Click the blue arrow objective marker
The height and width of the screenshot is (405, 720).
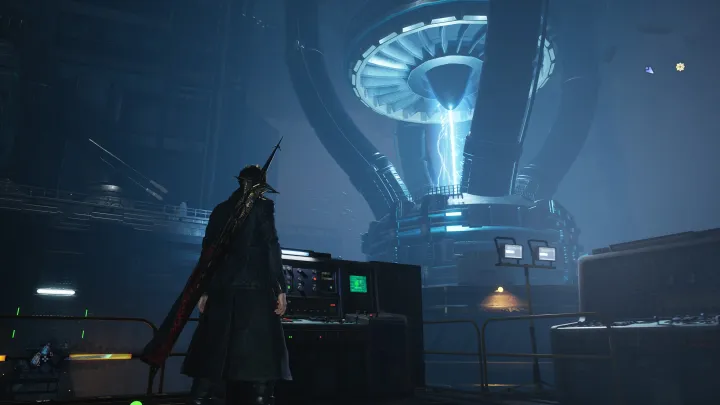click(649, 70)
